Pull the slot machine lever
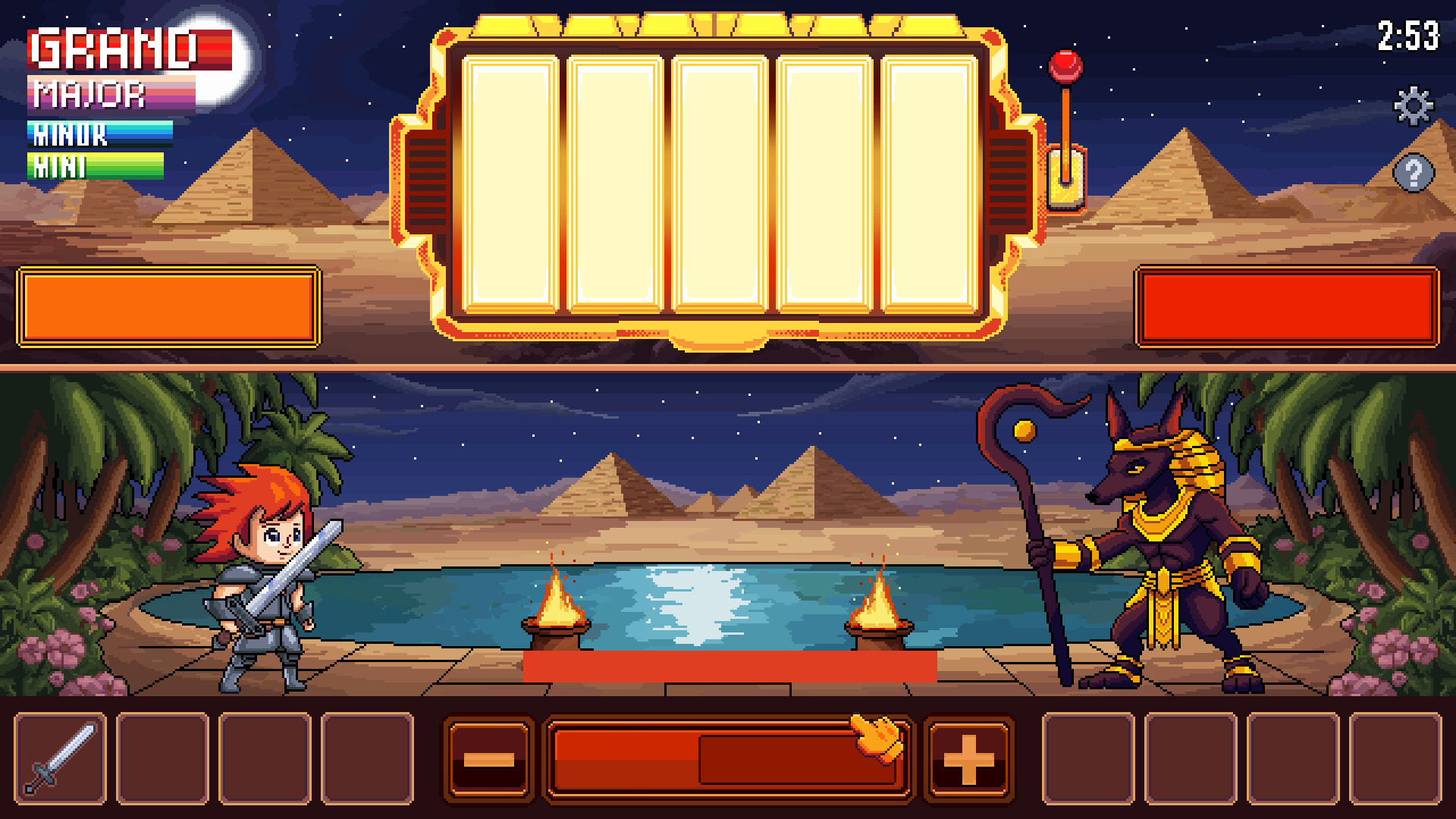This screenshot has width=1456, height=819. (1067, 121)
